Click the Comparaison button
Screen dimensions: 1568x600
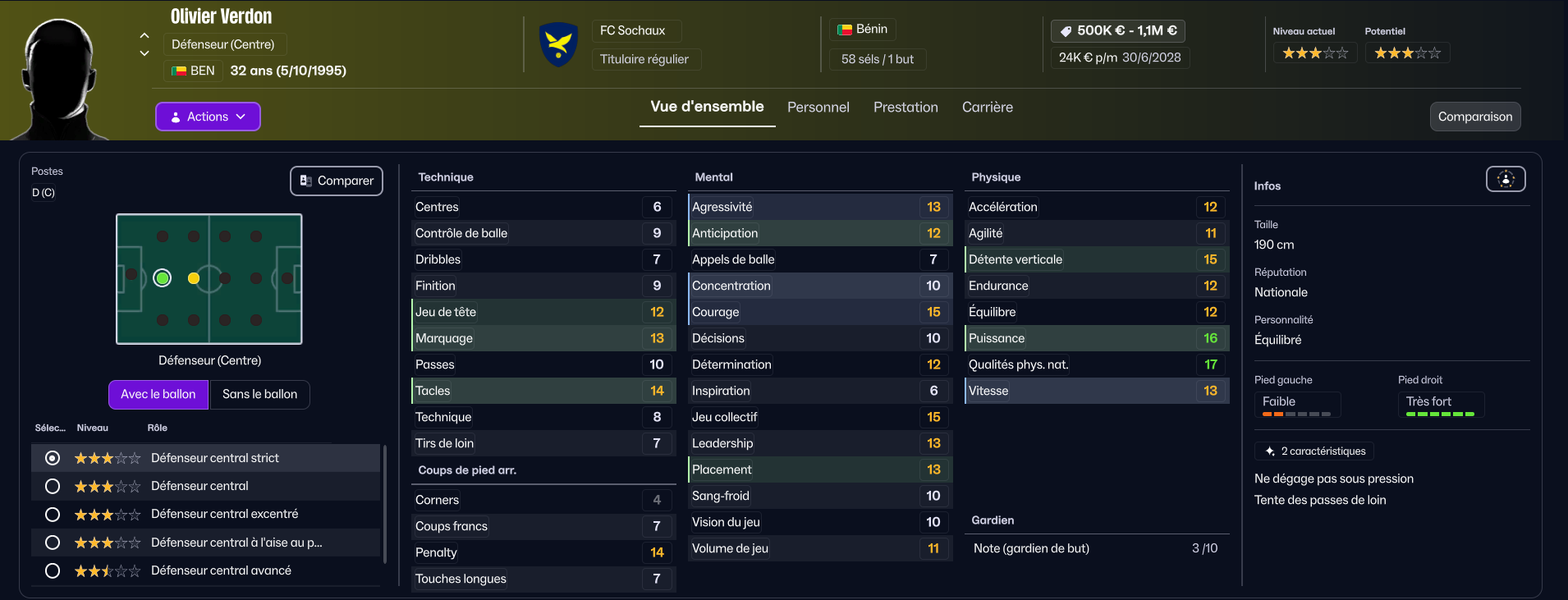pyautogui.click(x=1474, y=117)
